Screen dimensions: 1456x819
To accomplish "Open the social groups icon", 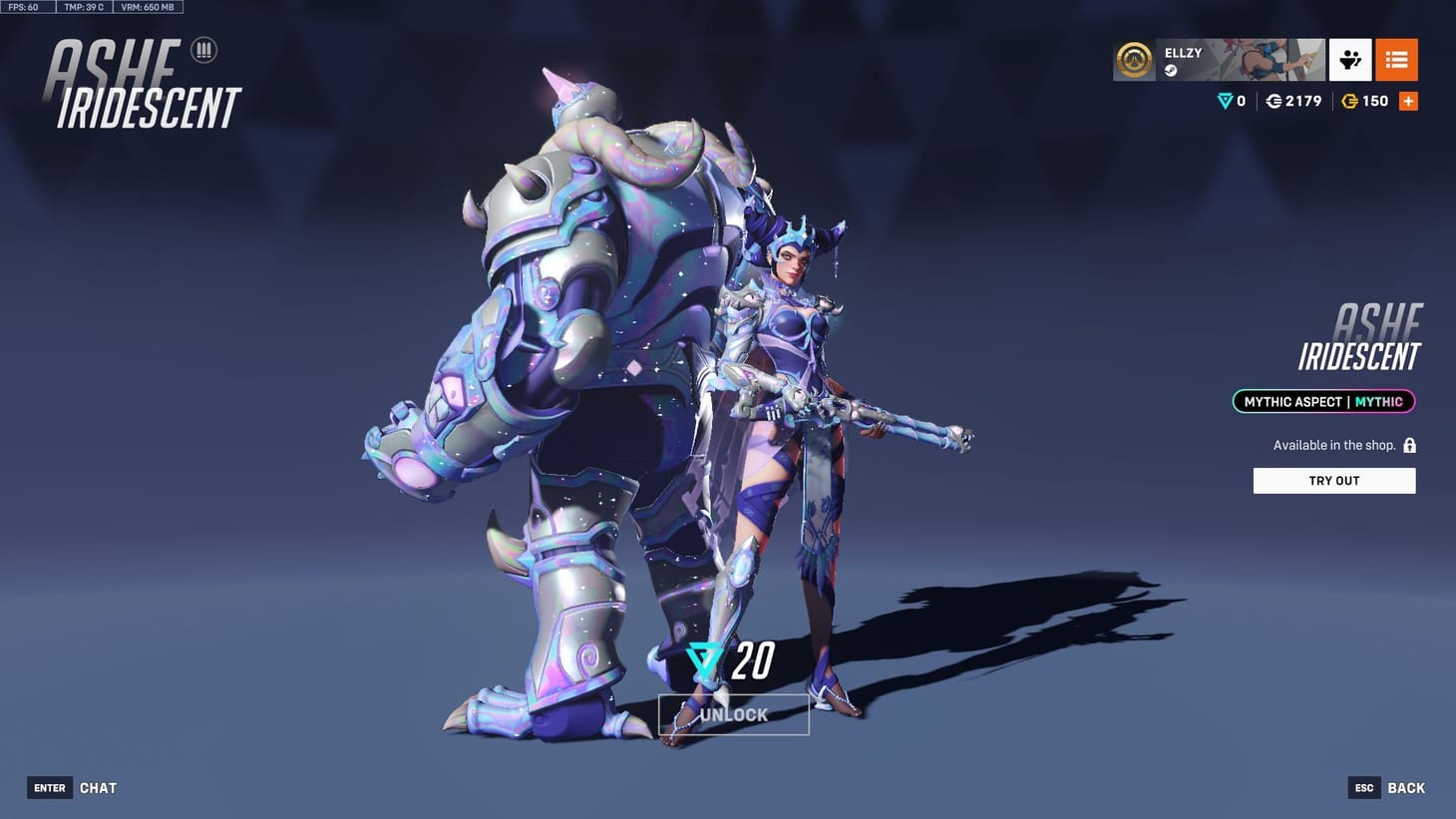I will (1350, 59).
